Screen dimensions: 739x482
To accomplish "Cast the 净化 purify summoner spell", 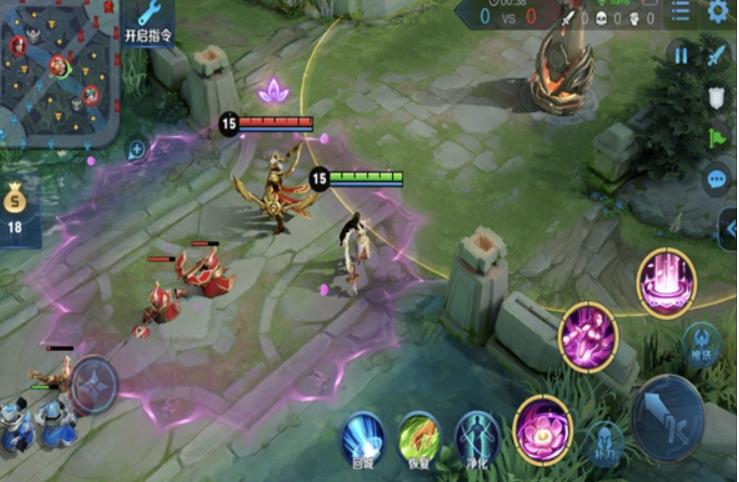I will 477,438.
